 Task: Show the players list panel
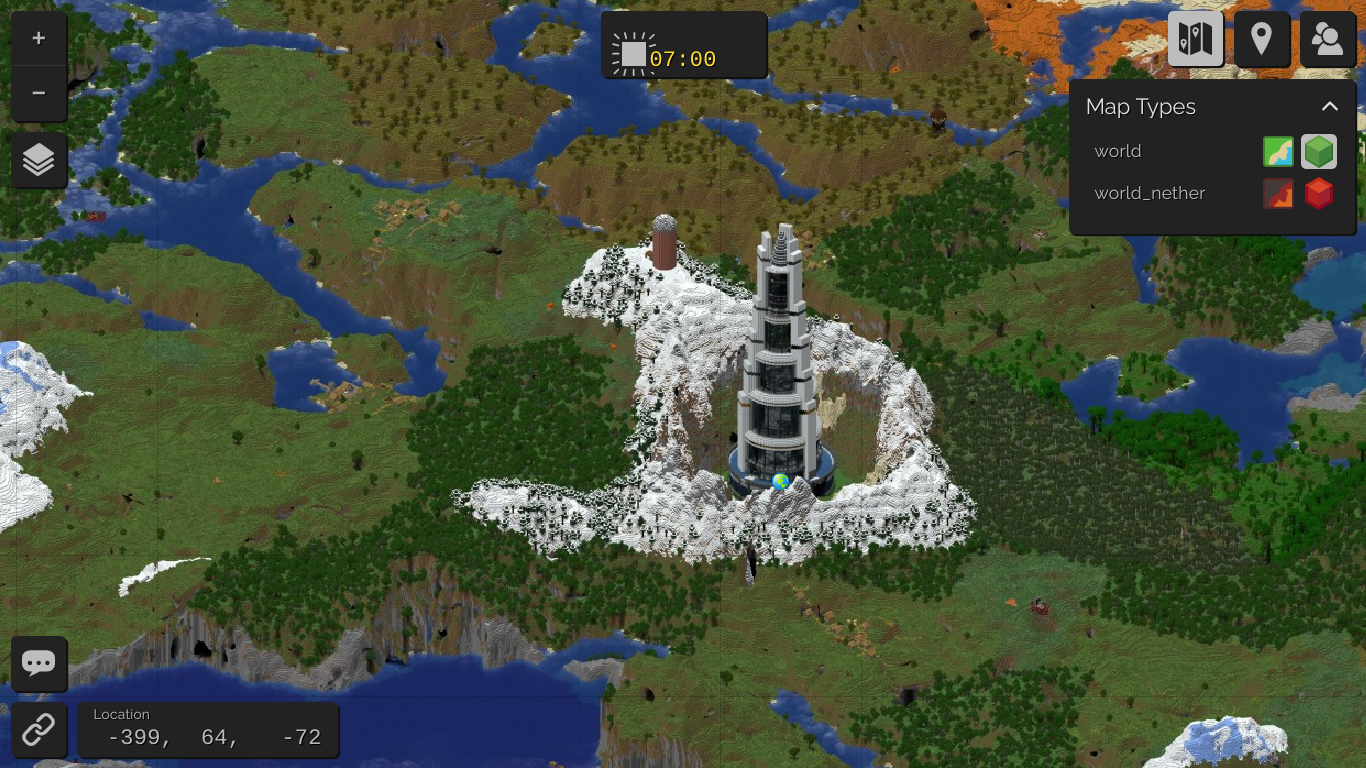(1327, 39)
